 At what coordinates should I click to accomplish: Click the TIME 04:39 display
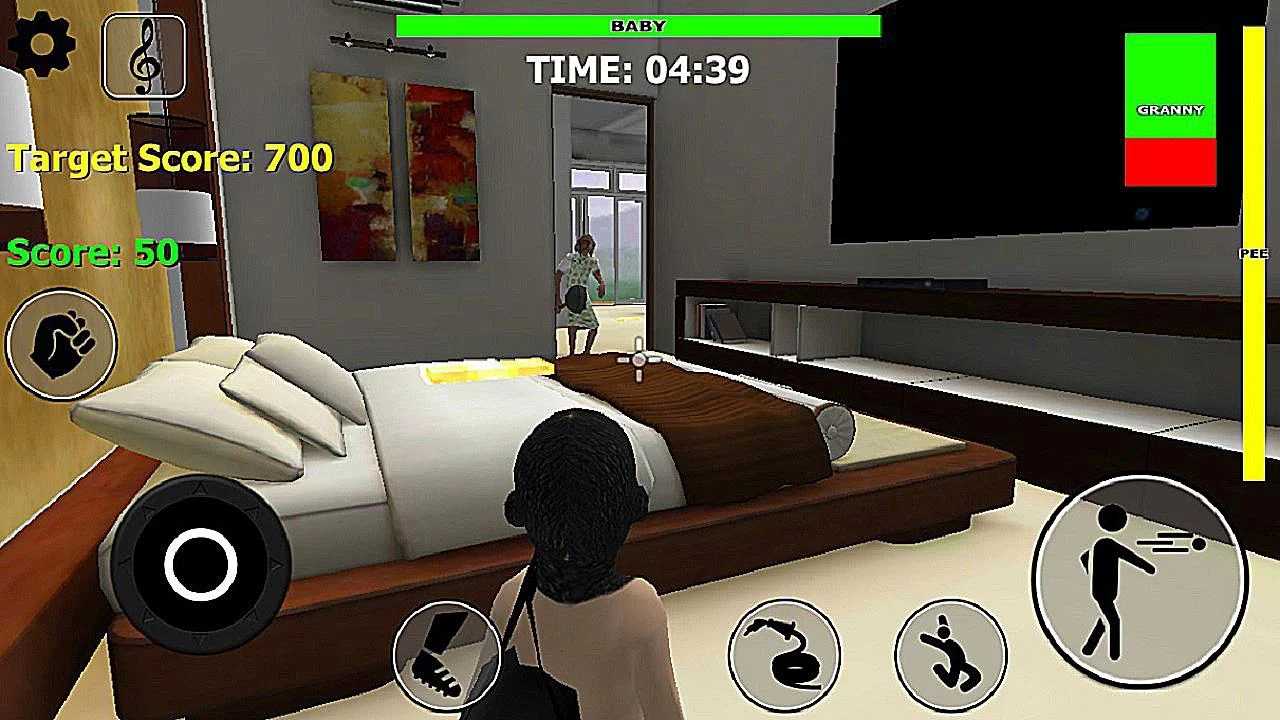tap(637, 70)
